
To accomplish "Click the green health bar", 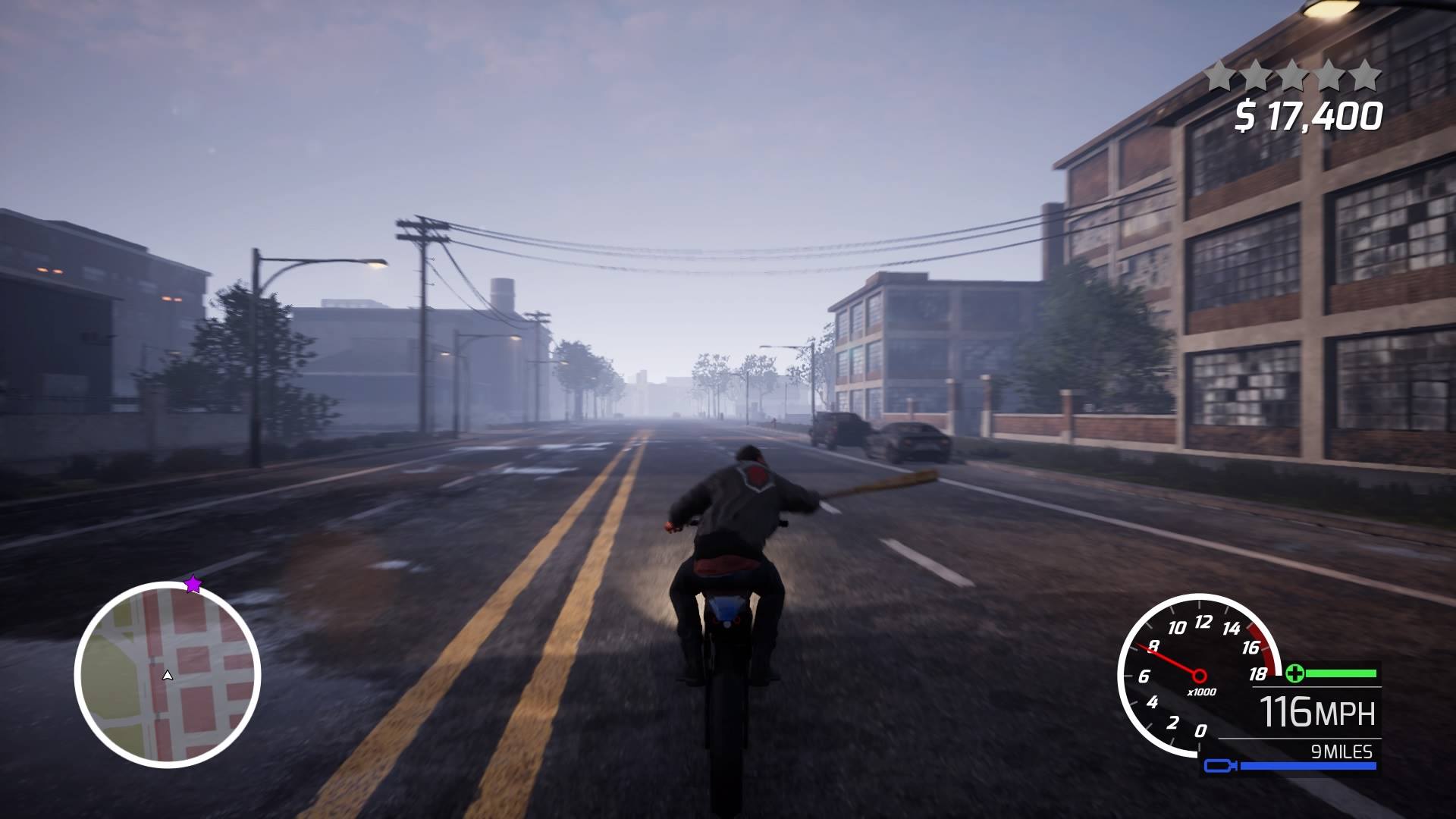I will point(1341,673).
